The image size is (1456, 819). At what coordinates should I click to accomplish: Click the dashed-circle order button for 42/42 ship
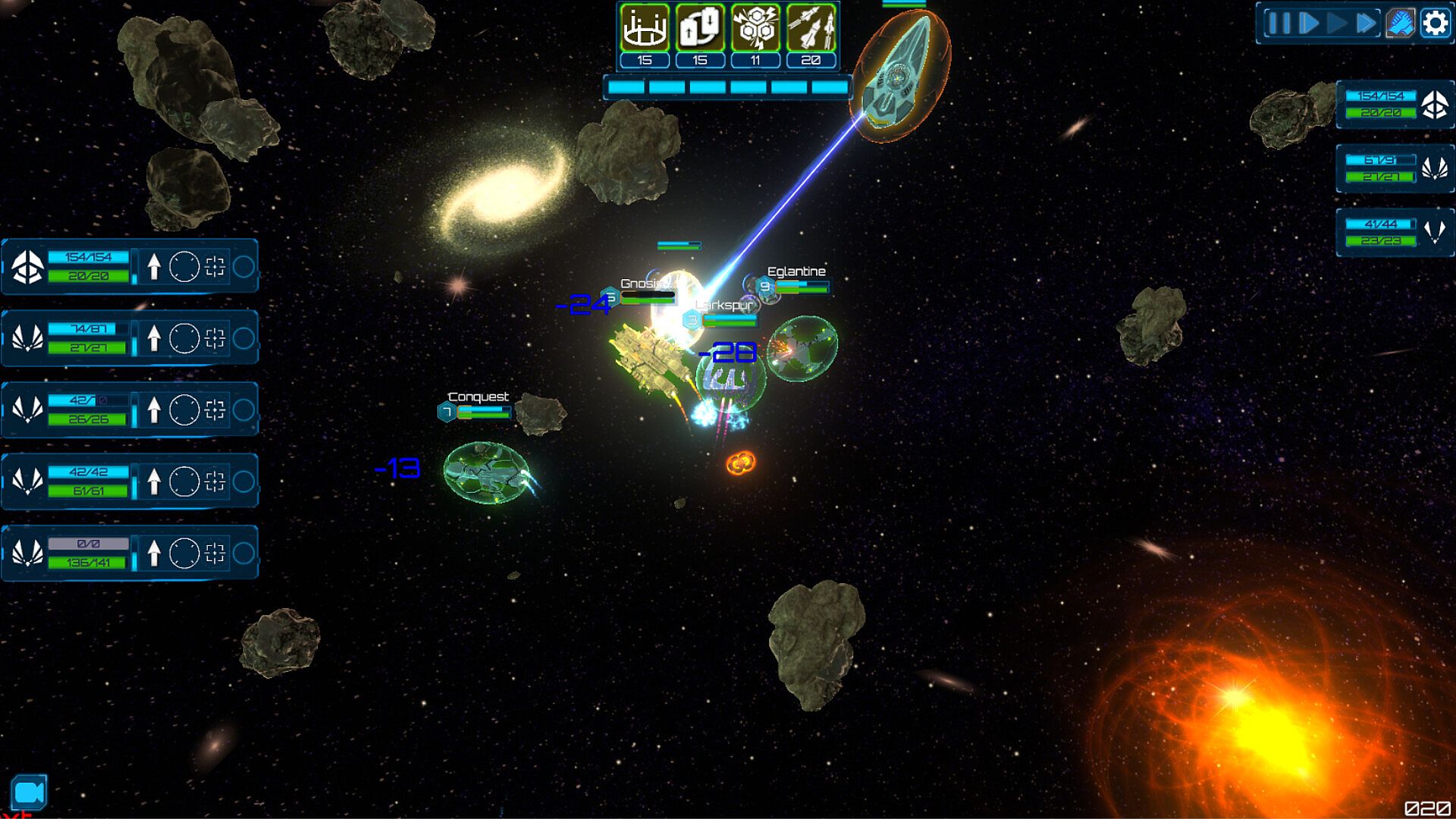(x=184, y=482)
